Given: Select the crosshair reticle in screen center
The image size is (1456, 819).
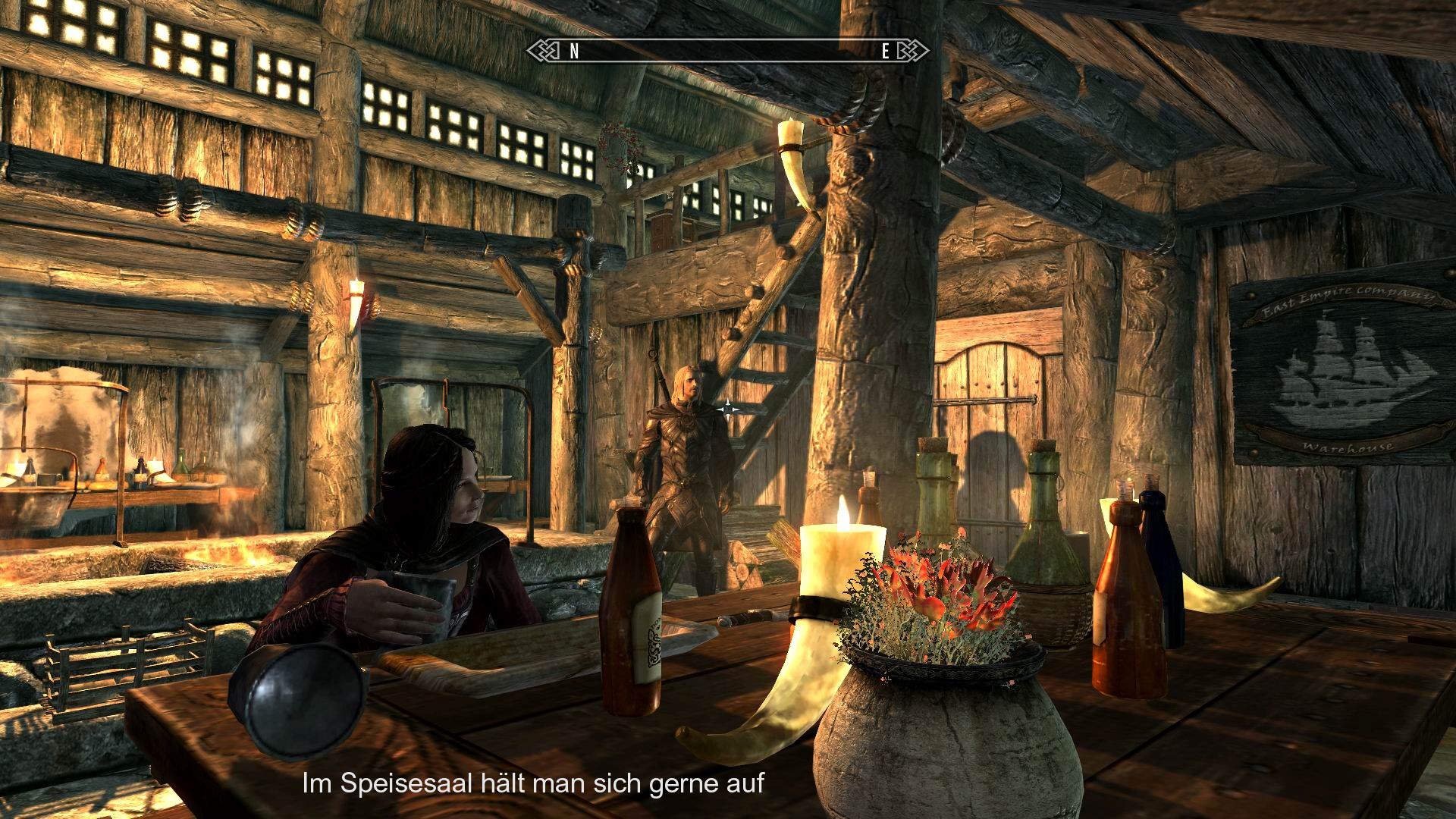Looking at the screenshot, I should pos(728,409).
